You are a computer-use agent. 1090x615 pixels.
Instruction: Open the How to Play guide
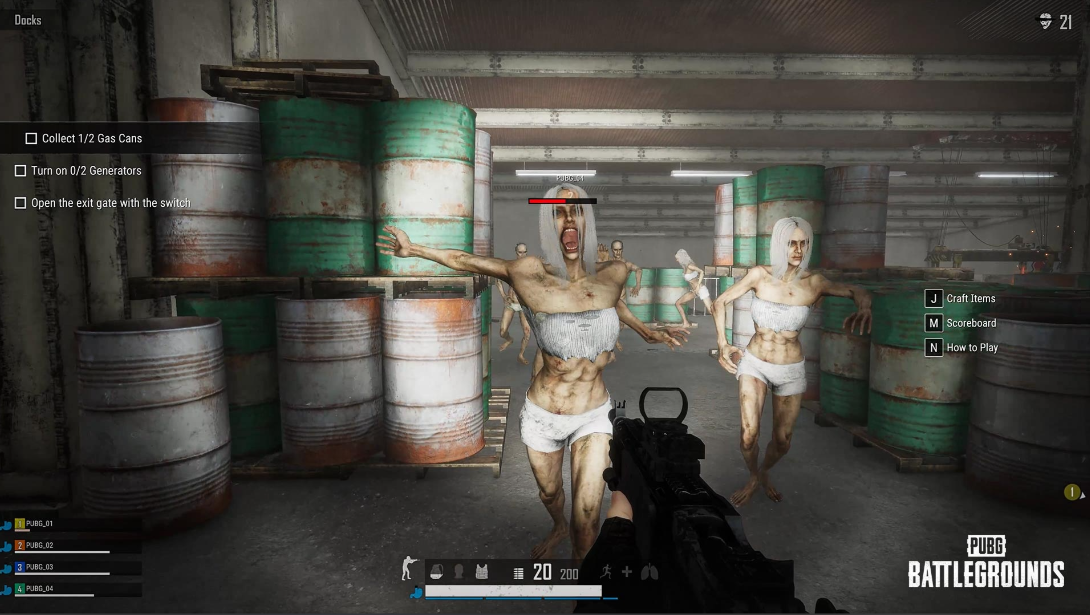[x=934, y=348]
